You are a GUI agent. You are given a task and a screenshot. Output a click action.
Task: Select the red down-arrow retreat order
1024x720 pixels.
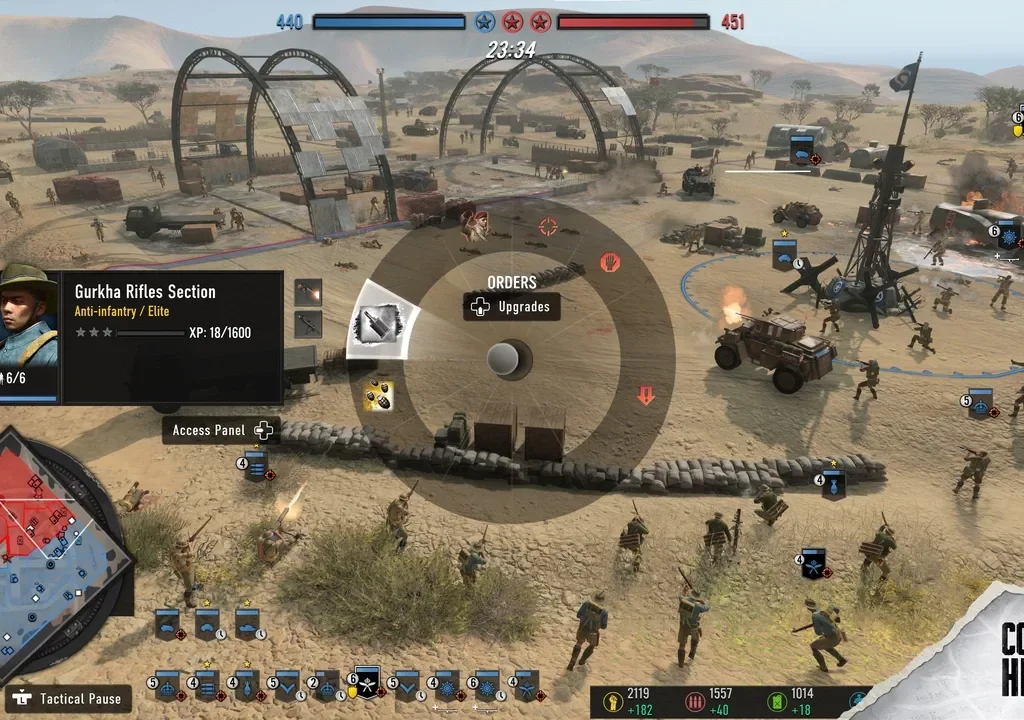[646, 395]
